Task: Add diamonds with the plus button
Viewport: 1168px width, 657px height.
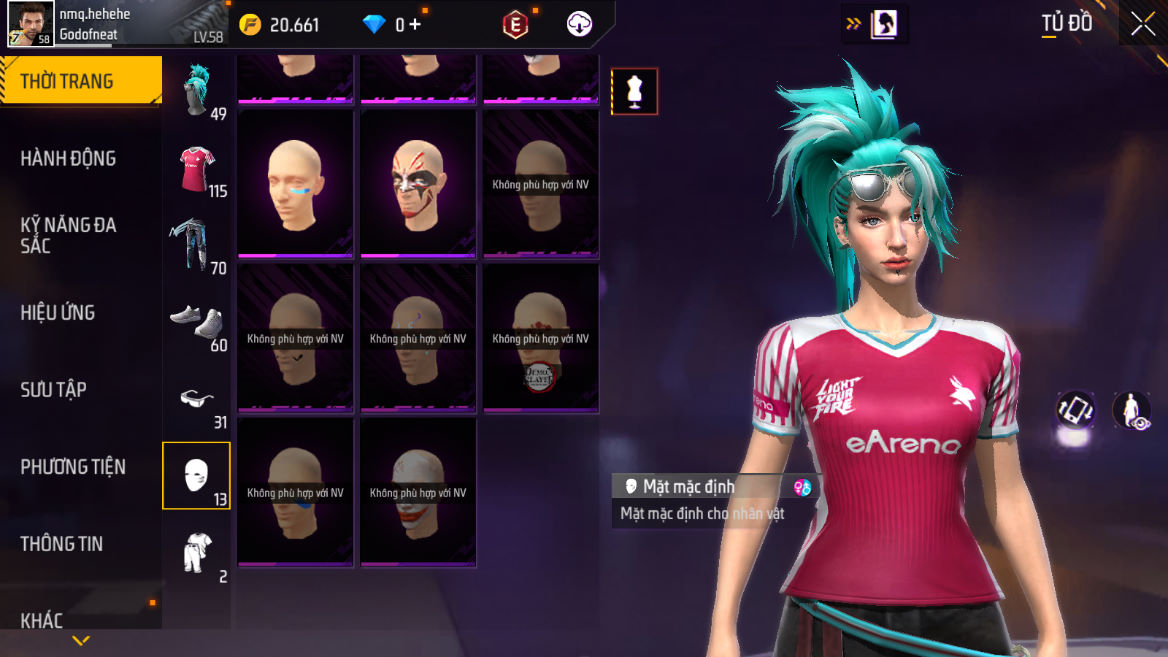Action: [x=414, y=25]
